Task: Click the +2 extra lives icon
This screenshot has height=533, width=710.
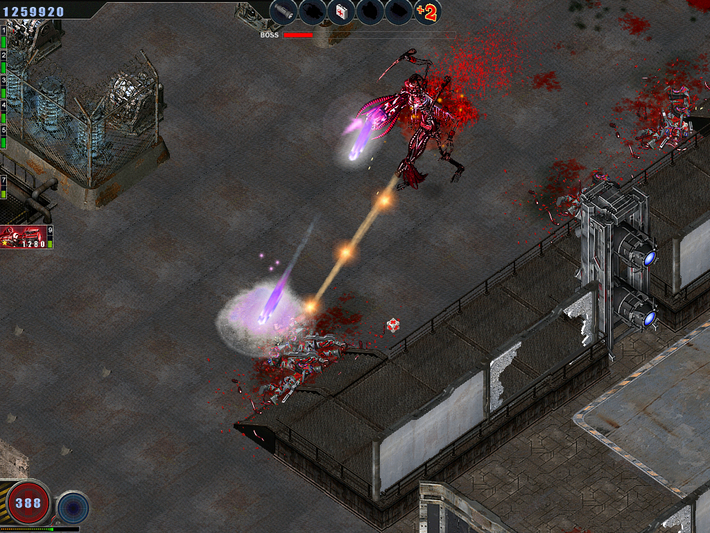Action: pyautogui.click(x=427, y=12)
